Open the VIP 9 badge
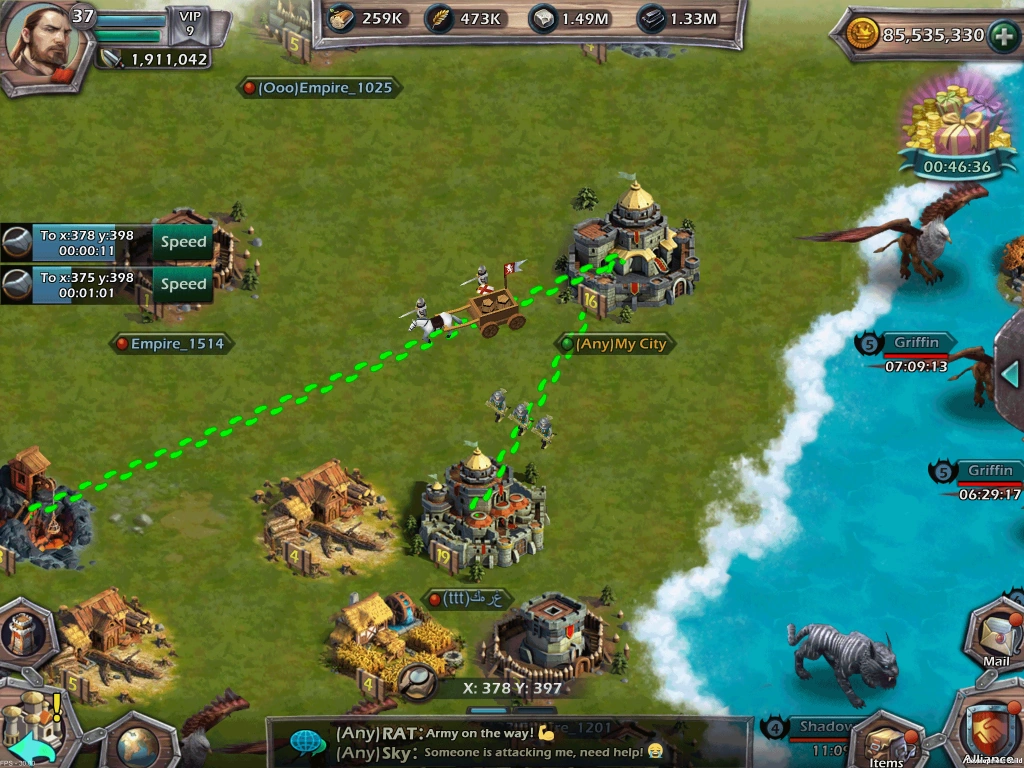This screenshot has width=1024, height=768. 188,24
